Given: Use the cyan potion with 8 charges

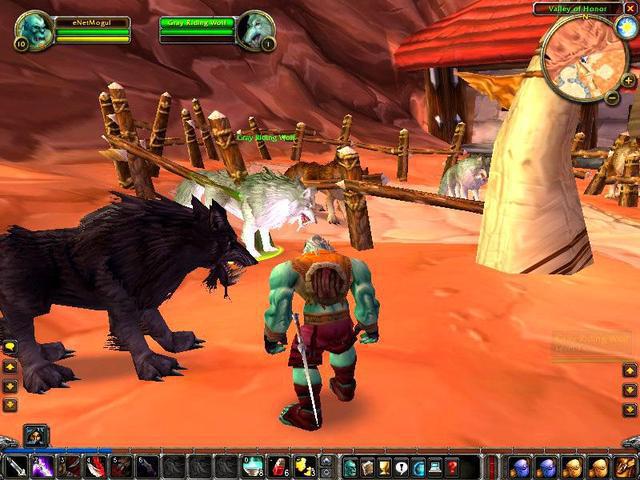Looking at the screenshot, I should coord(254,466).
